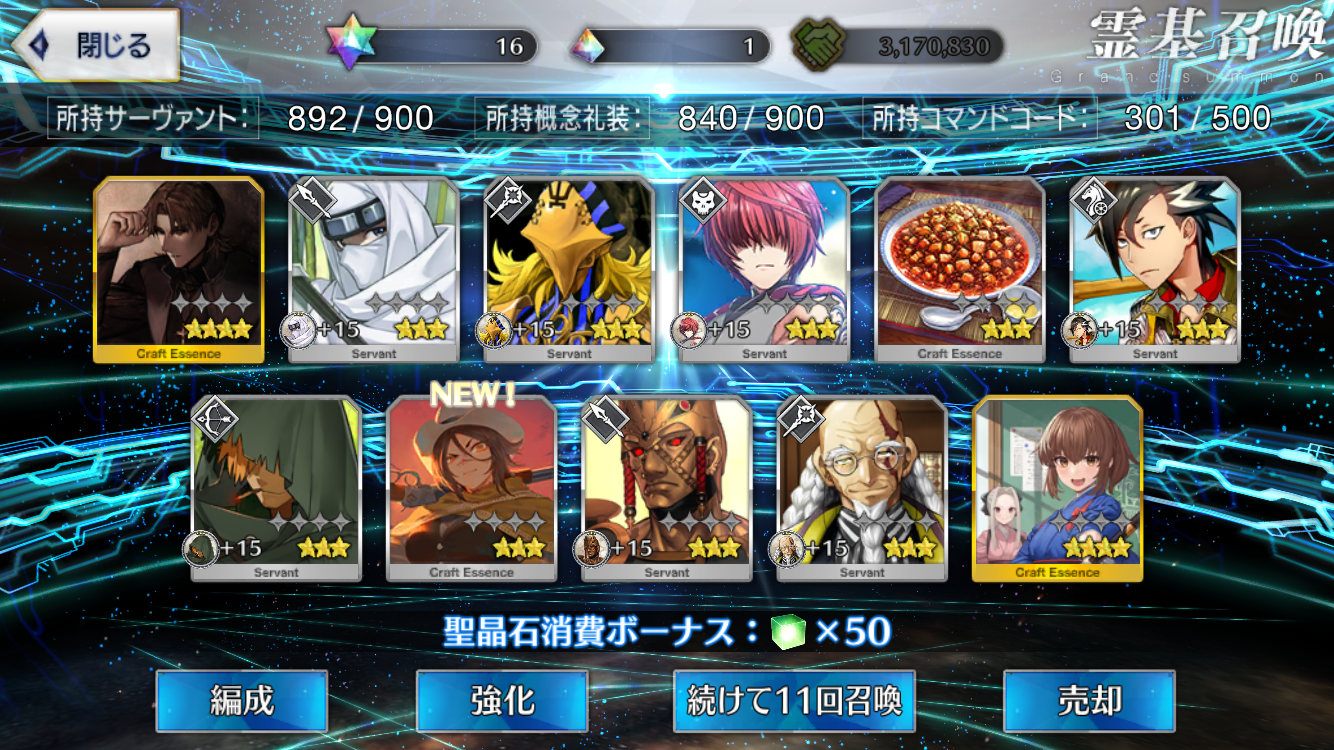Image resolution: width=1334 pixels, height=750 pixels.
Task: Select the green-hooded archer Servant card
Action: tap(276, 488)
